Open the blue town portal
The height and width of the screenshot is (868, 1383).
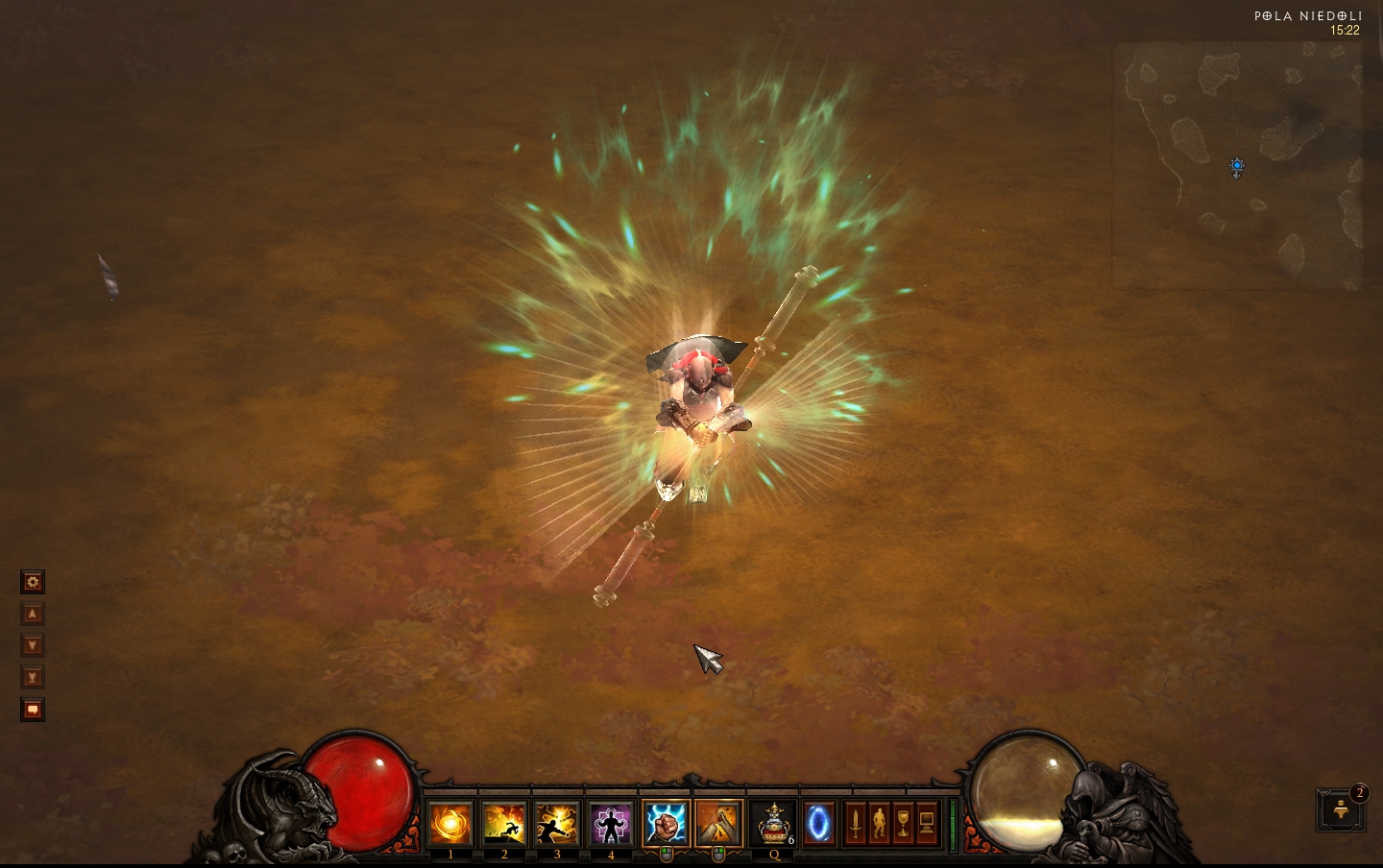click(x=819, y=824)
